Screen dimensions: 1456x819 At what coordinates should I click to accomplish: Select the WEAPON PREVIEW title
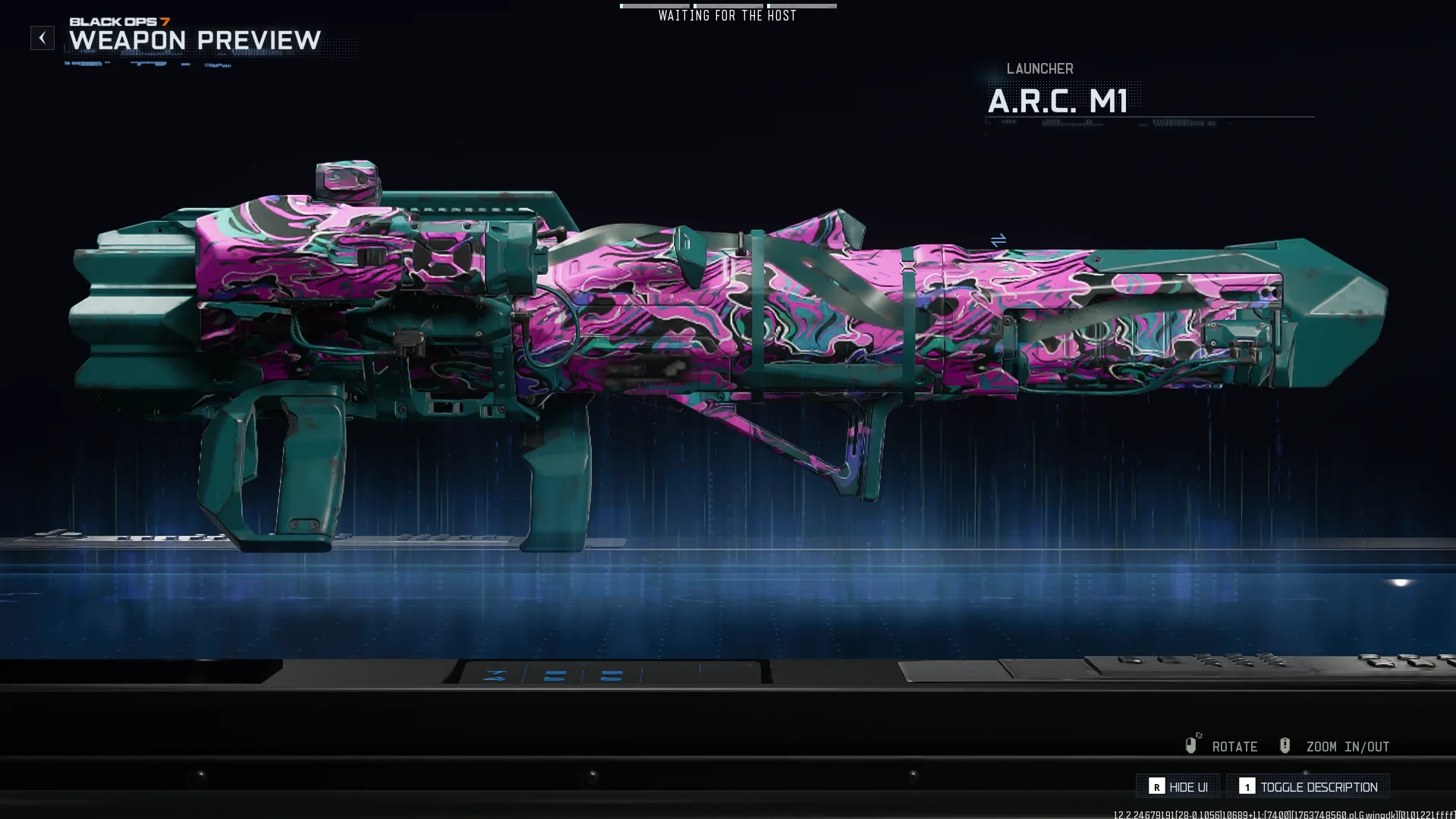click(194, 42)
